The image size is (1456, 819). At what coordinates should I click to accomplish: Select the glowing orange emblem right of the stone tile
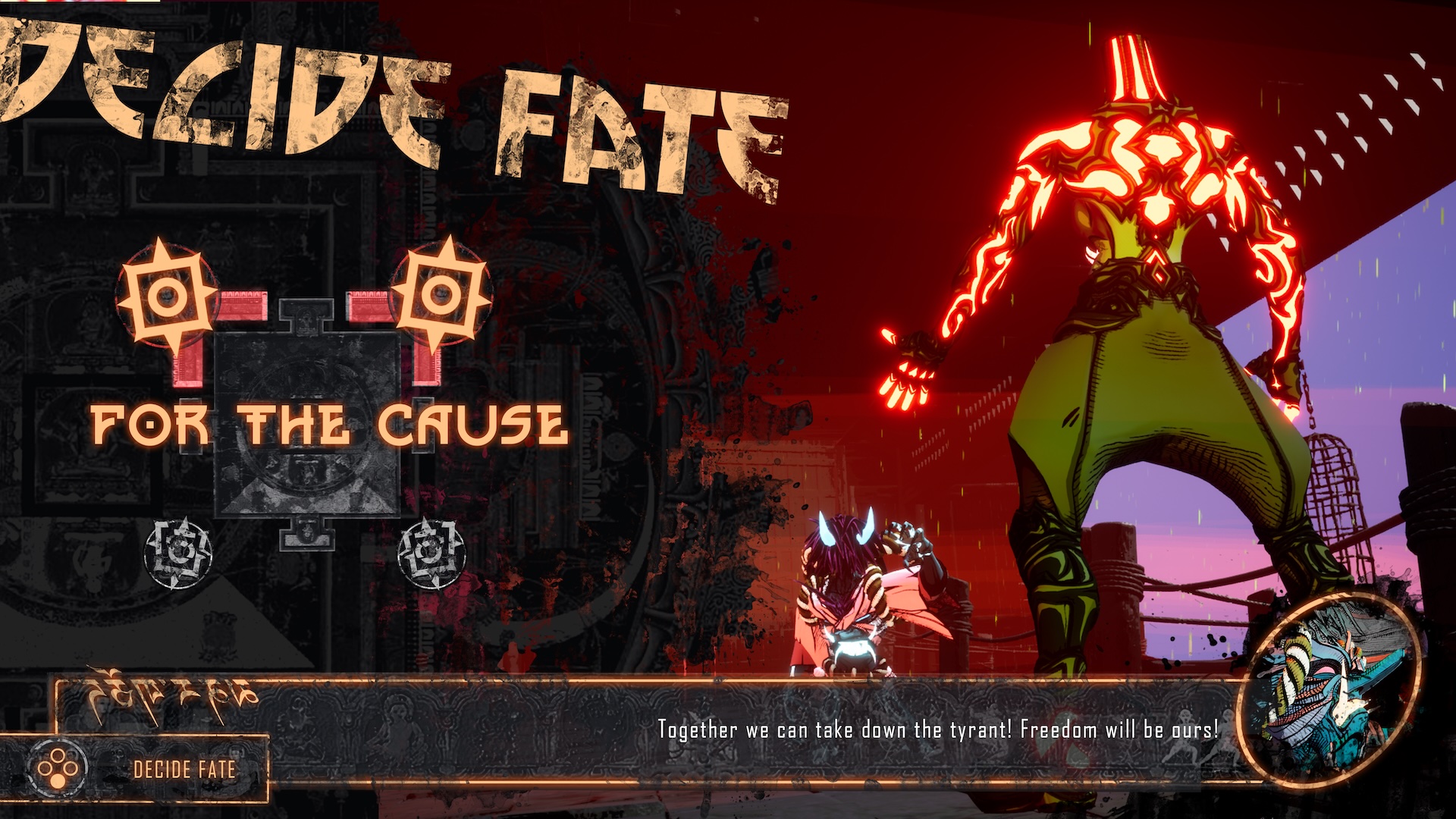[x=440, y=296]
